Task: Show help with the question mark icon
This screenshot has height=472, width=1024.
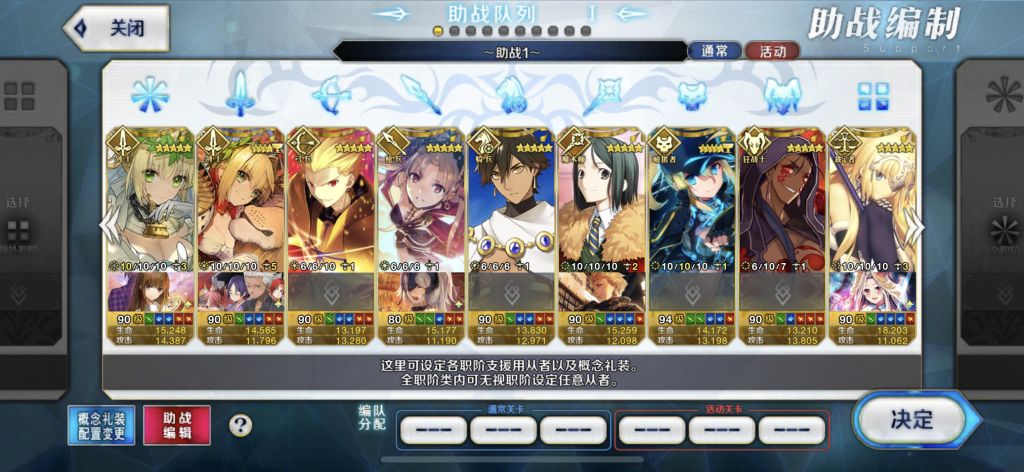Action: 240,426
